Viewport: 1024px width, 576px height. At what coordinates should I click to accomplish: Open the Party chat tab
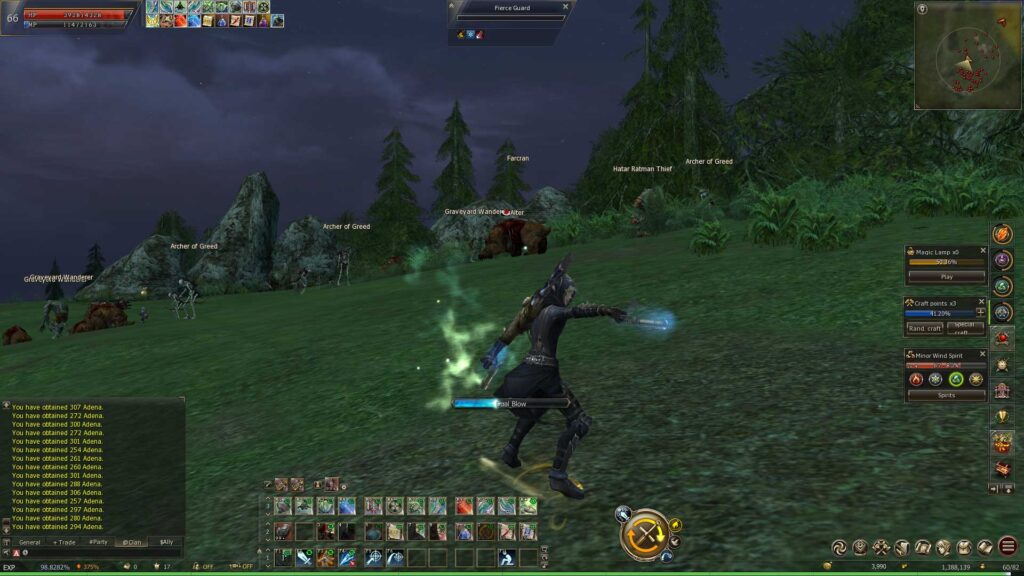click(x=97, y=542)
